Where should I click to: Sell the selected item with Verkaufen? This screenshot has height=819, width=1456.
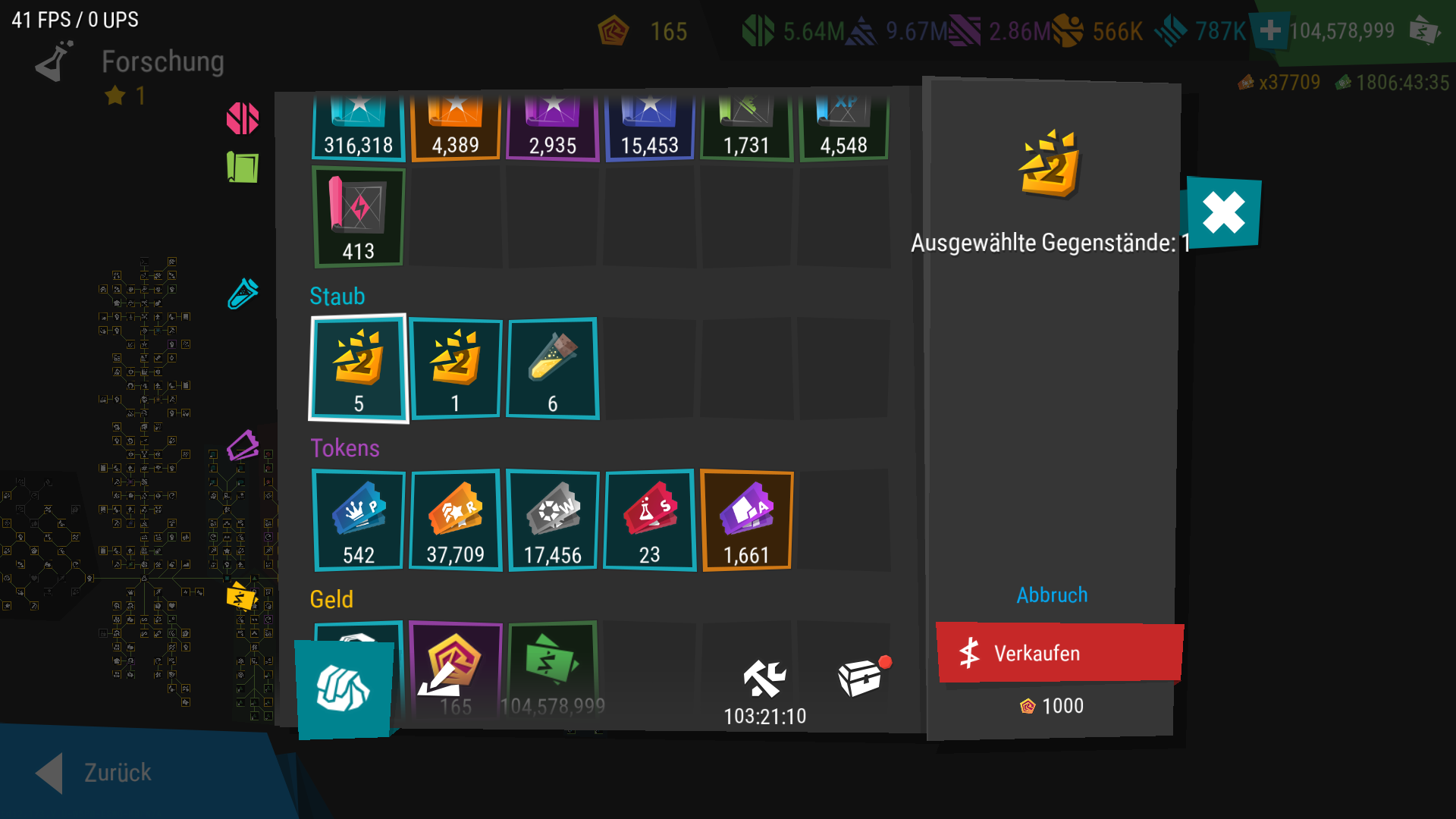coord(1059,653)
